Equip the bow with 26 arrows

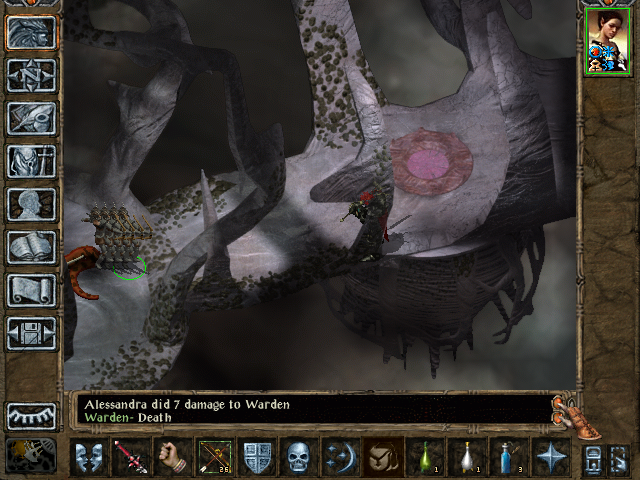pyautogui.click(x=215, y=457)
